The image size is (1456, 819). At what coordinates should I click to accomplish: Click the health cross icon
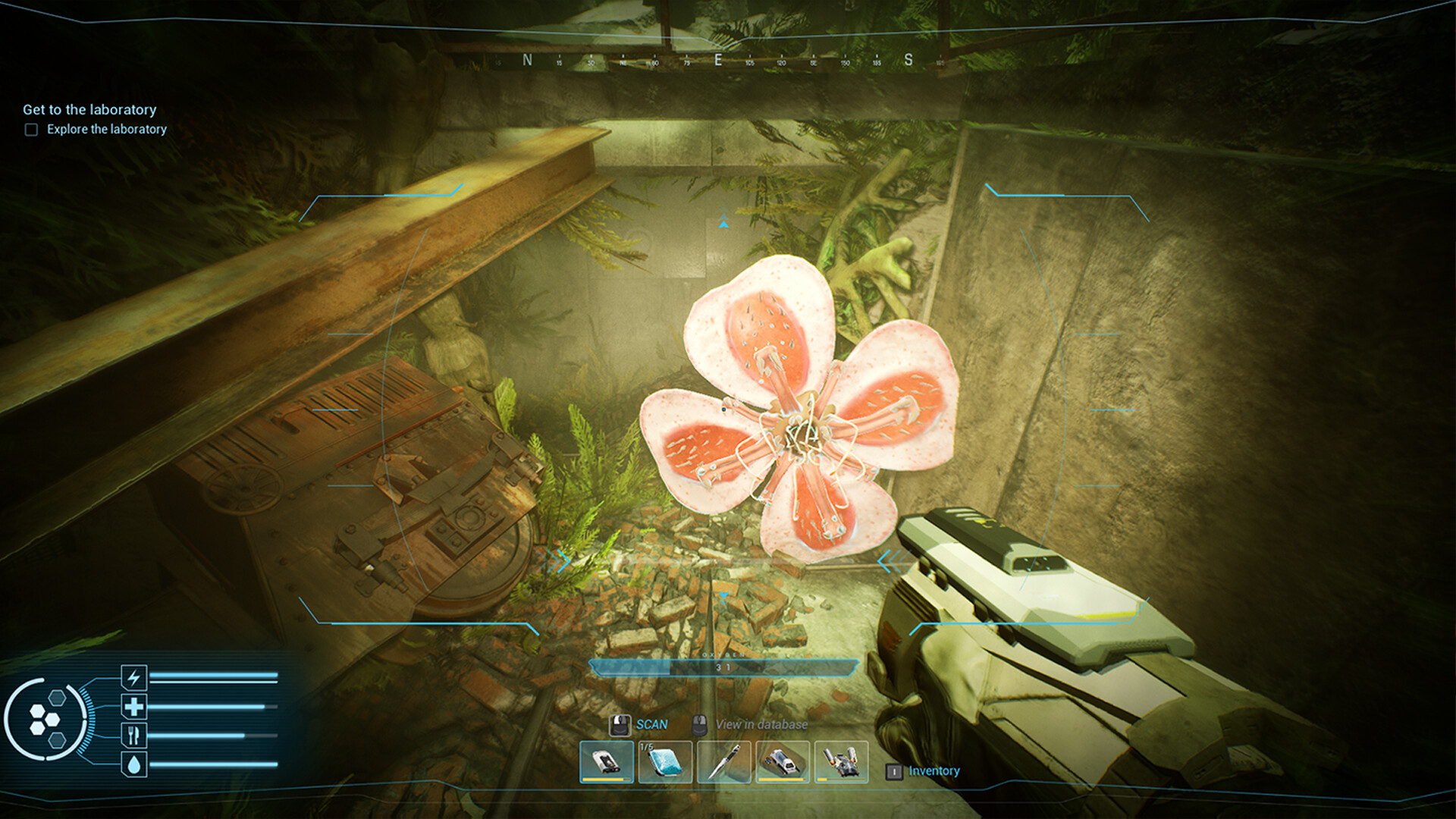[134, 707]
